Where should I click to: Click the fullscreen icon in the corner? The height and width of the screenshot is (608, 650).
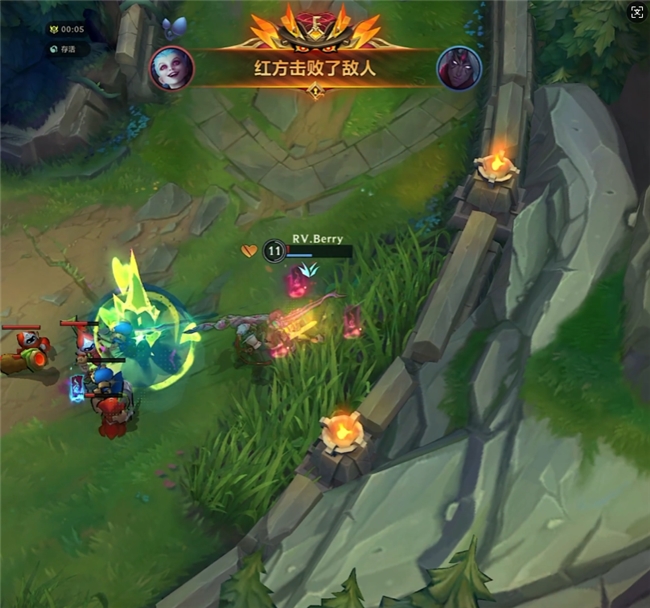click(x=636, y=12)
